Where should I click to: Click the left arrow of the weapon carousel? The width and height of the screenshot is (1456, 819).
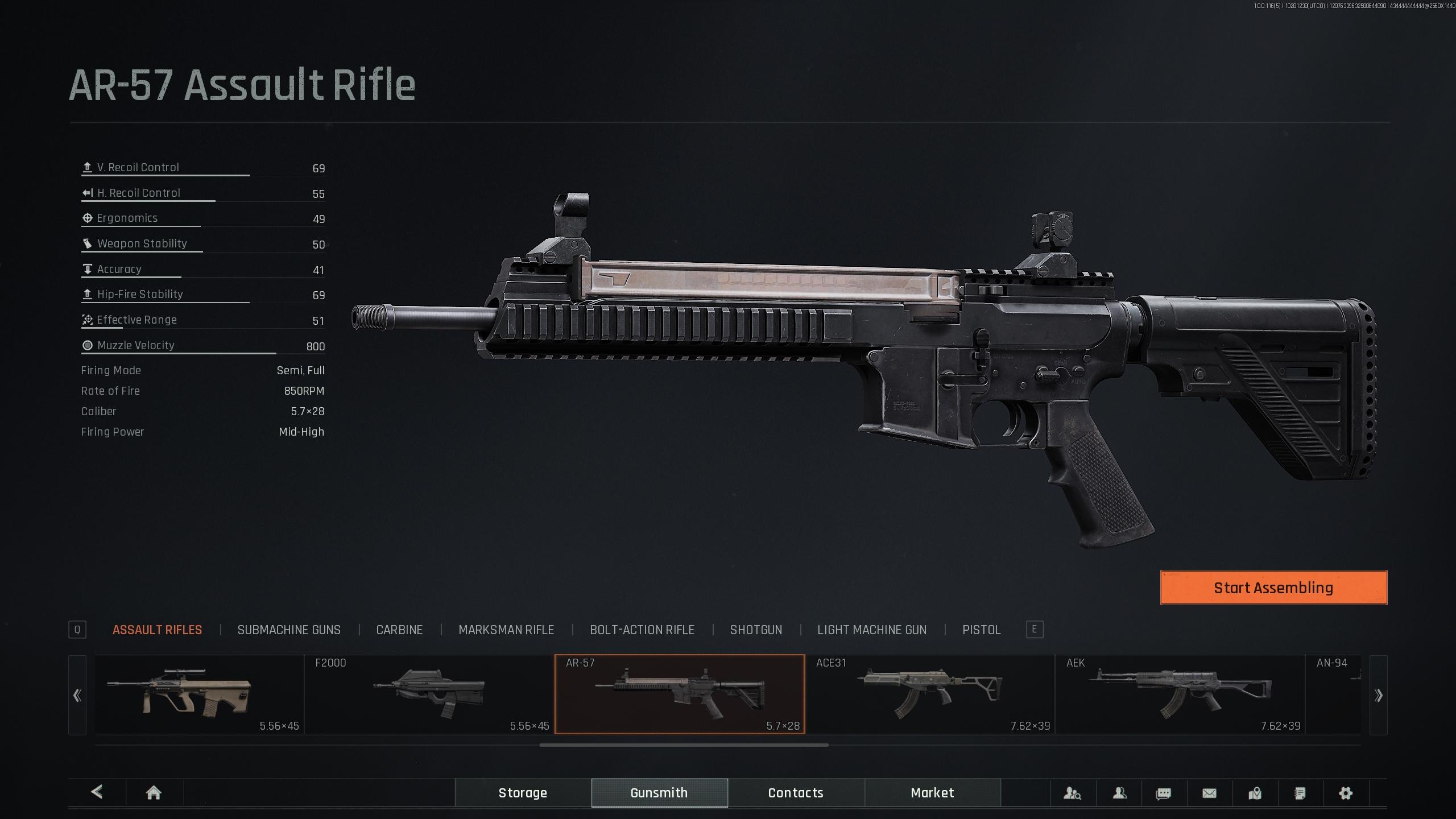(x=77, y=695)
